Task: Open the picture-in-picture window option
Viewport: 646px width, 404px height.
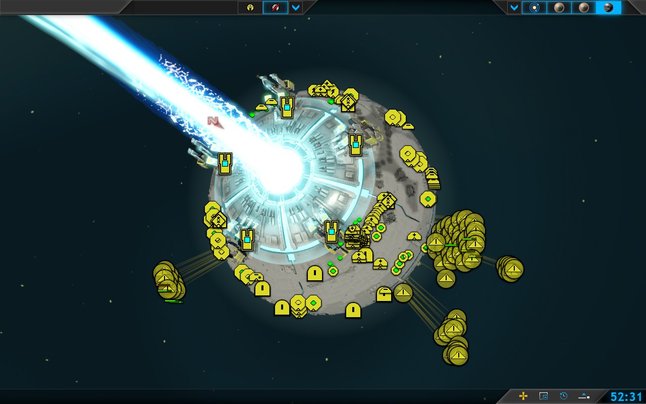Action: (544, 396)
